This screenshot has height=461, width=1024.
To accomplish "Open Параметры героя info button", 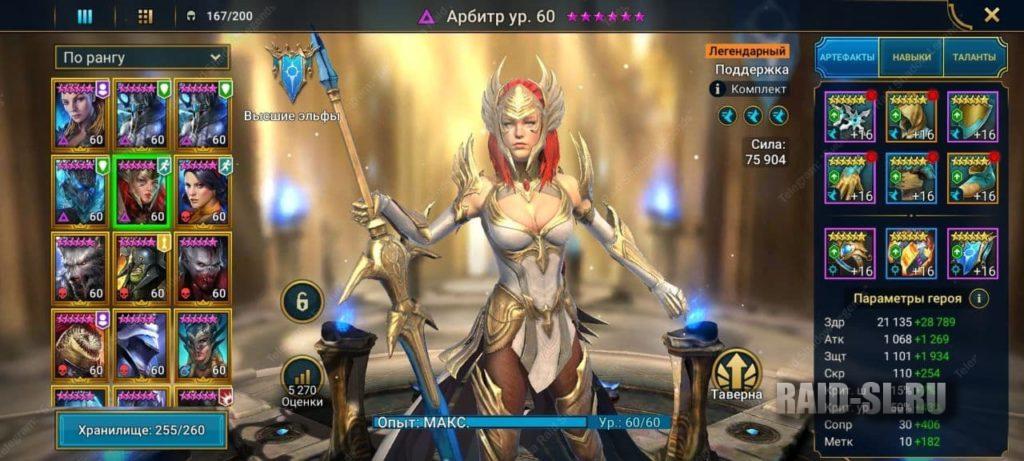I will click(980, 298).
